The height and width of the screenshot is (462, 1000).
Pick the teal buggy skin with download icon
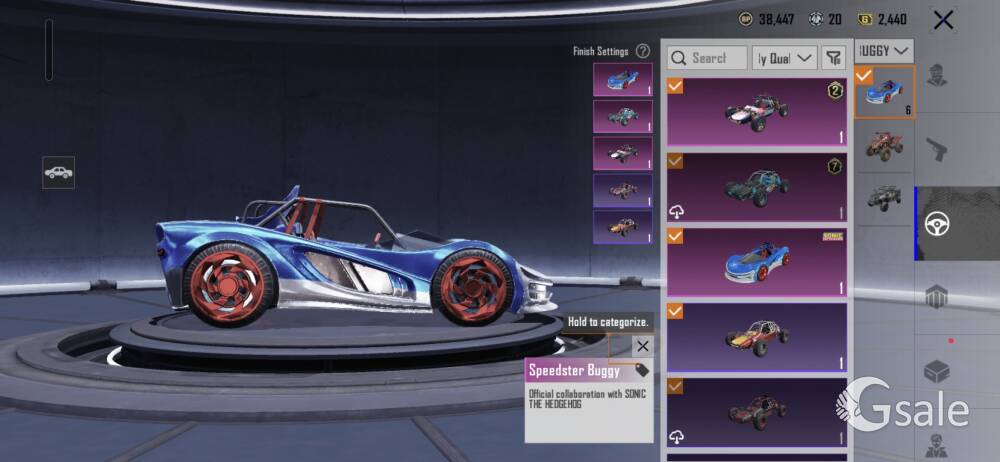(757, 186)
